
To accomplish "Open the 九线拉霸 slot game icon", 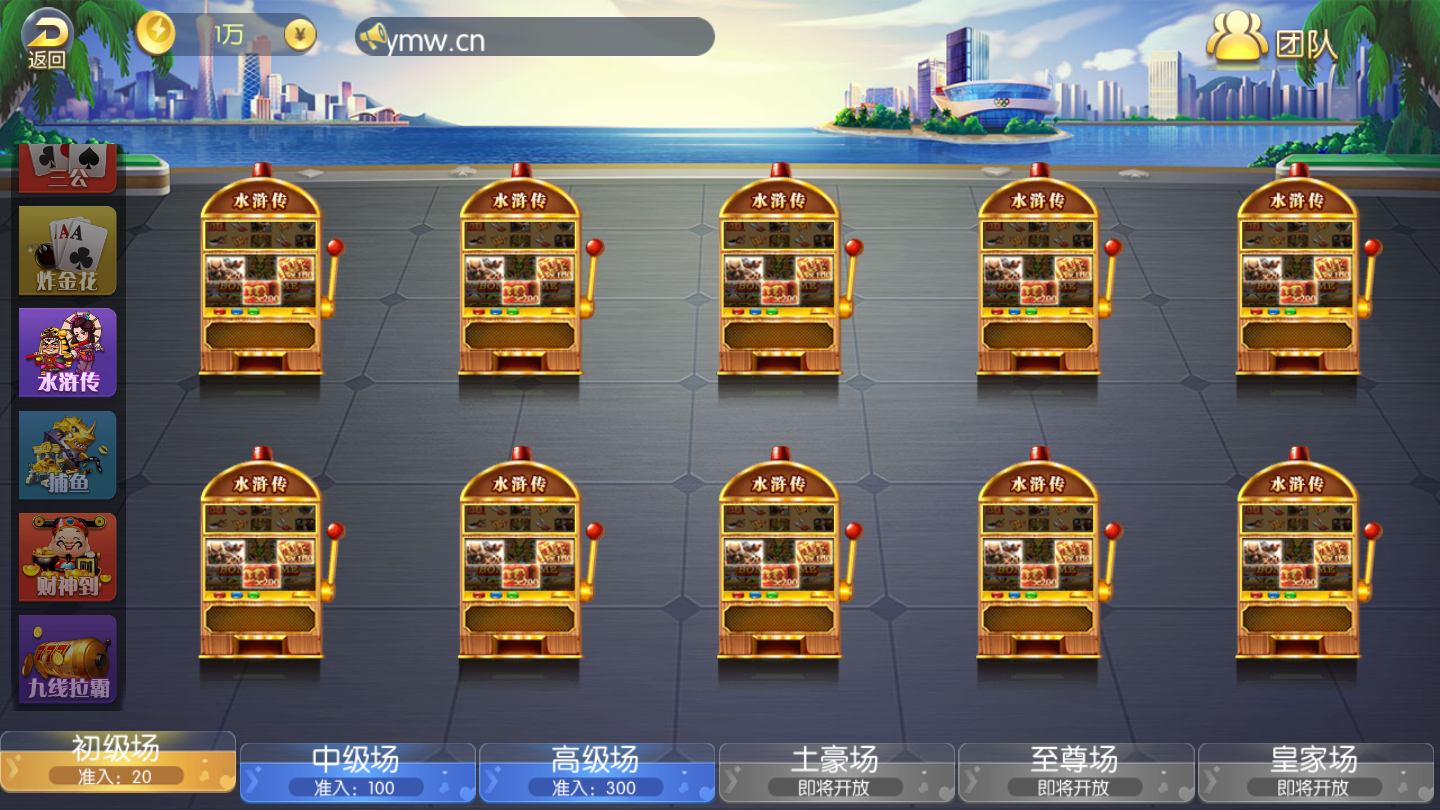I will point(67,660).
